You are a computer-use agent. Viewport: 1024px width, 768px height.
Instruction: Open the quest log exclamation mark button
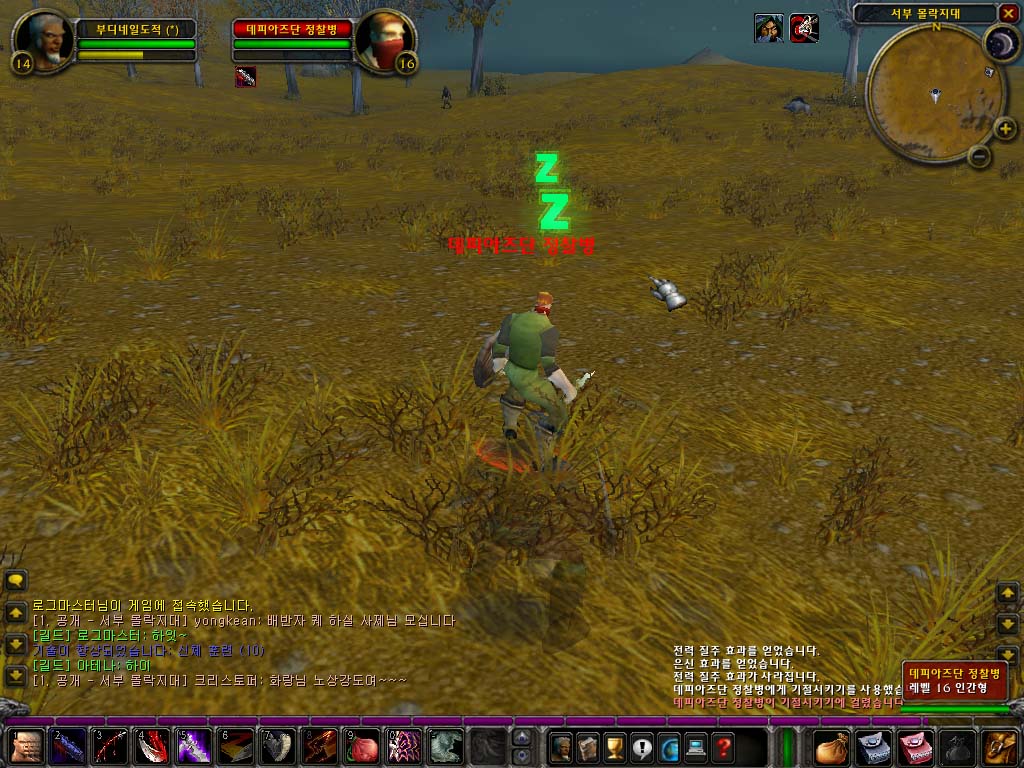[642, 746]
